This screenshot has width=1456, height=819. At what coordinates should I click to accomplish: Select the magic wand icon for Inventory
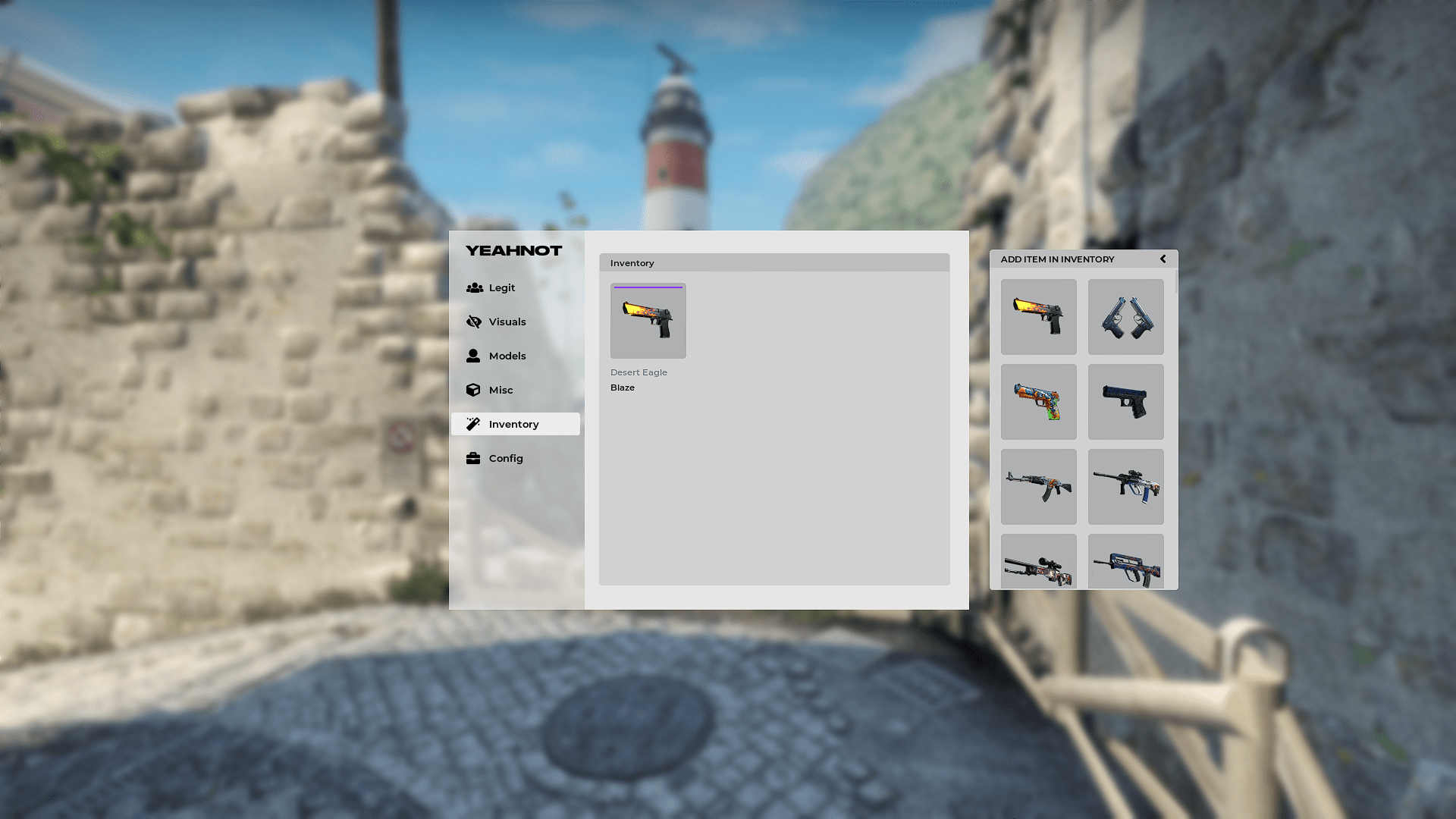point(474,424)
